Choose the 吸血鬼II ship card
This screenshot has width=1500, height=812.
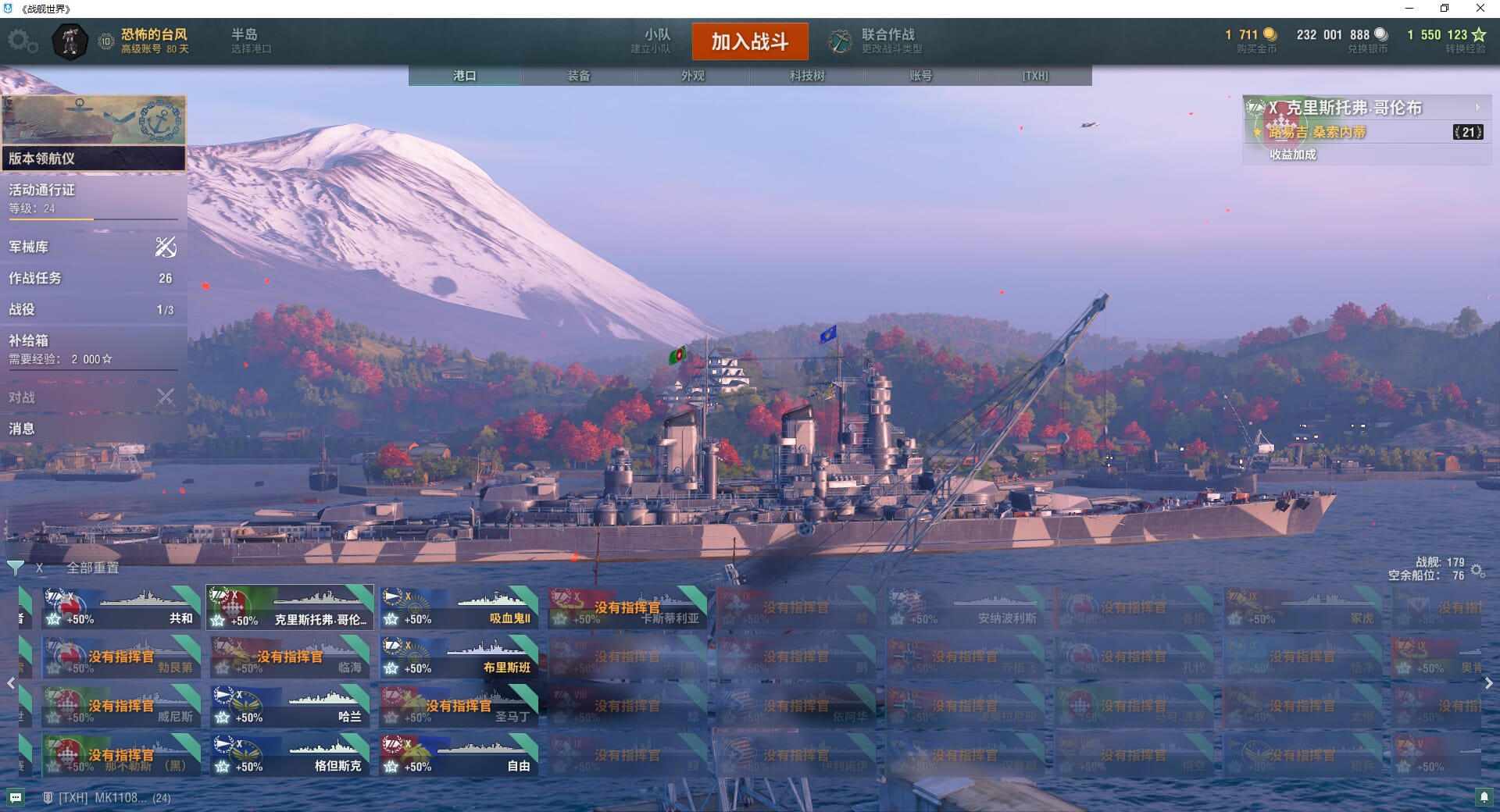[459, 608]
